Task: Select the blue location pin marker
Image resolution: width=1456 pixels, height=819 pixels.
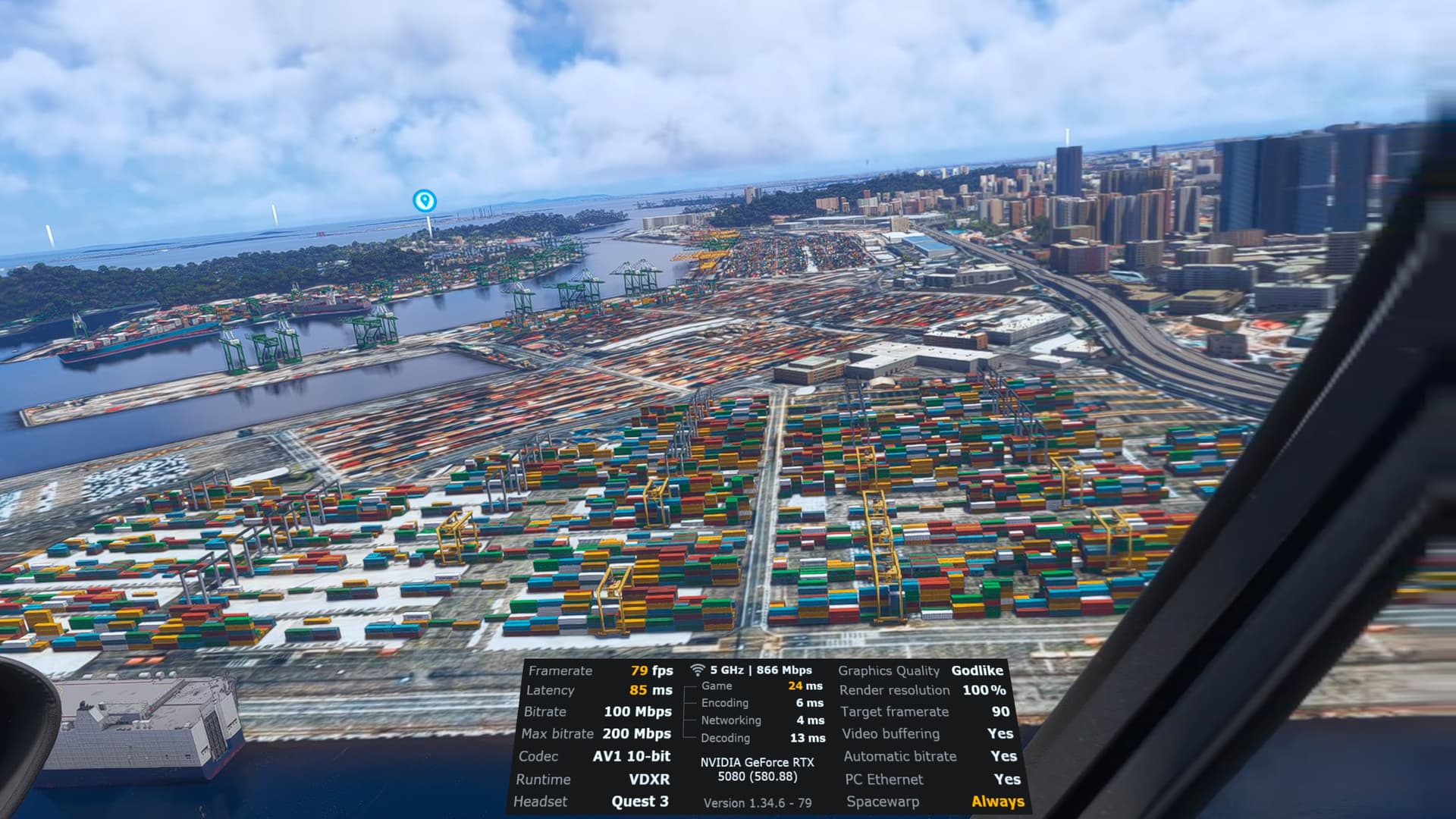Action: click(425, 201)
